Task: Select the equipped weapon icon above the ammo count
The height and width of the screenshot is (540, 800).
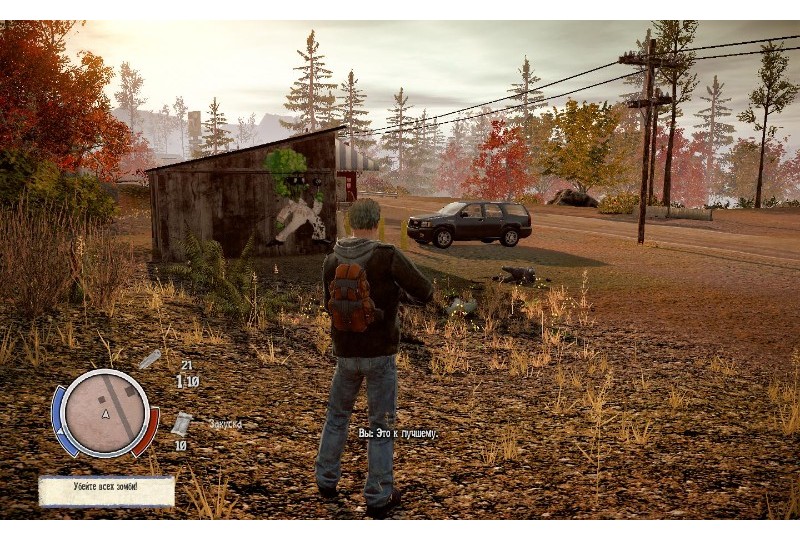Action: click(149, 359)
